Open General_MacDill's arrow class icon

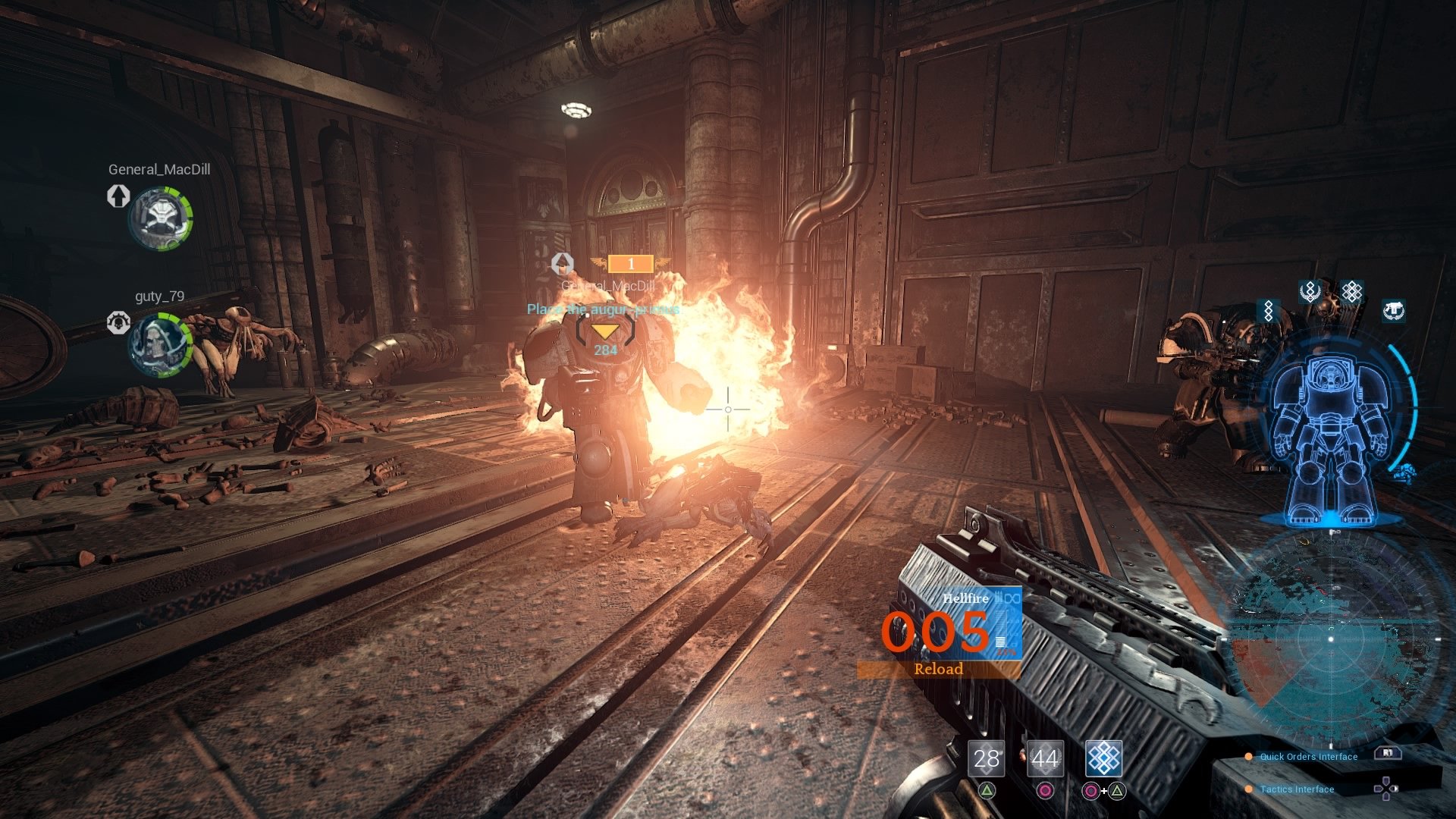point(118,199)
